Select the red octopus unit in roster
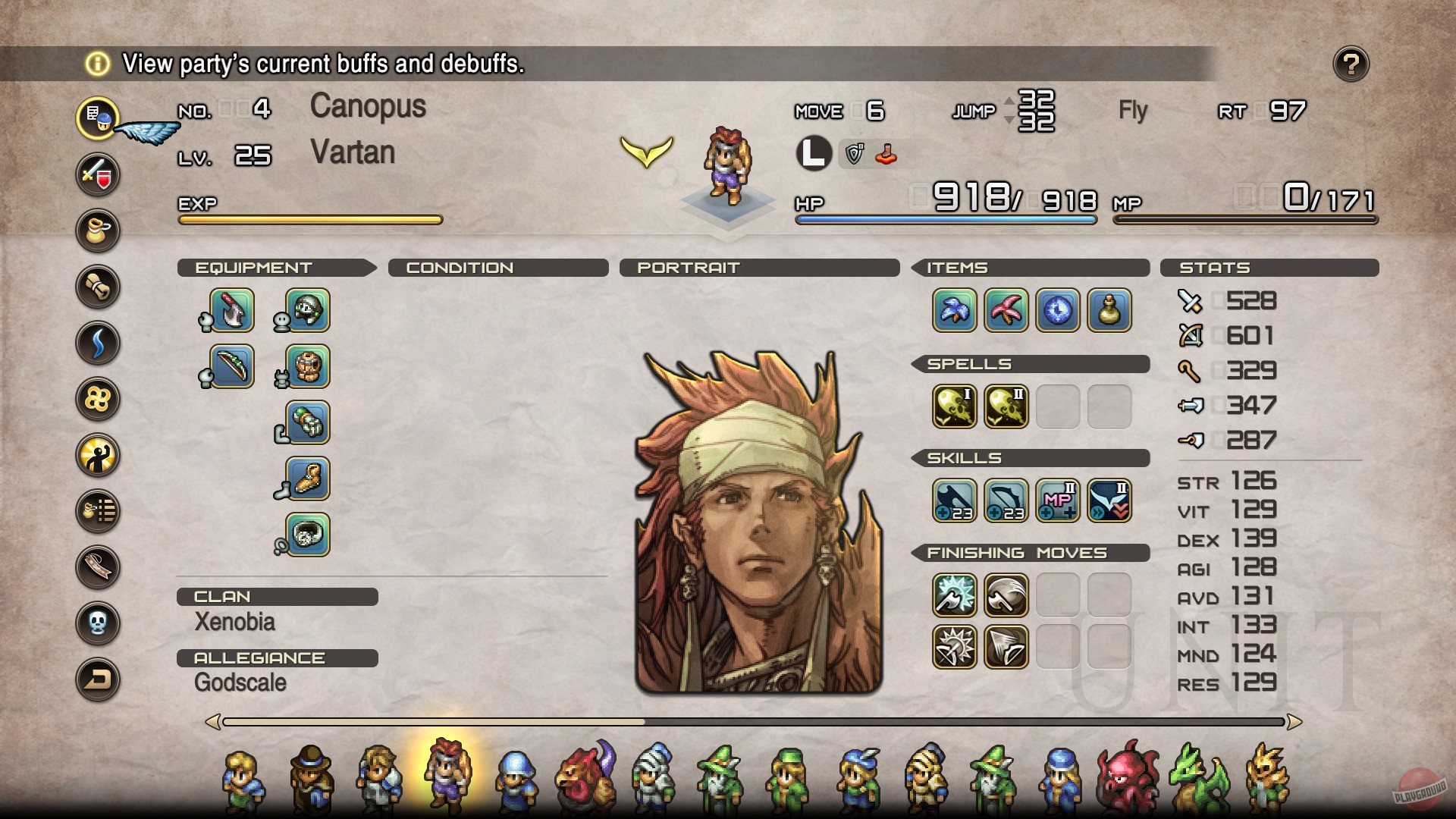The height and width of the screenshot is (819, 1456). coord(1128,777)
